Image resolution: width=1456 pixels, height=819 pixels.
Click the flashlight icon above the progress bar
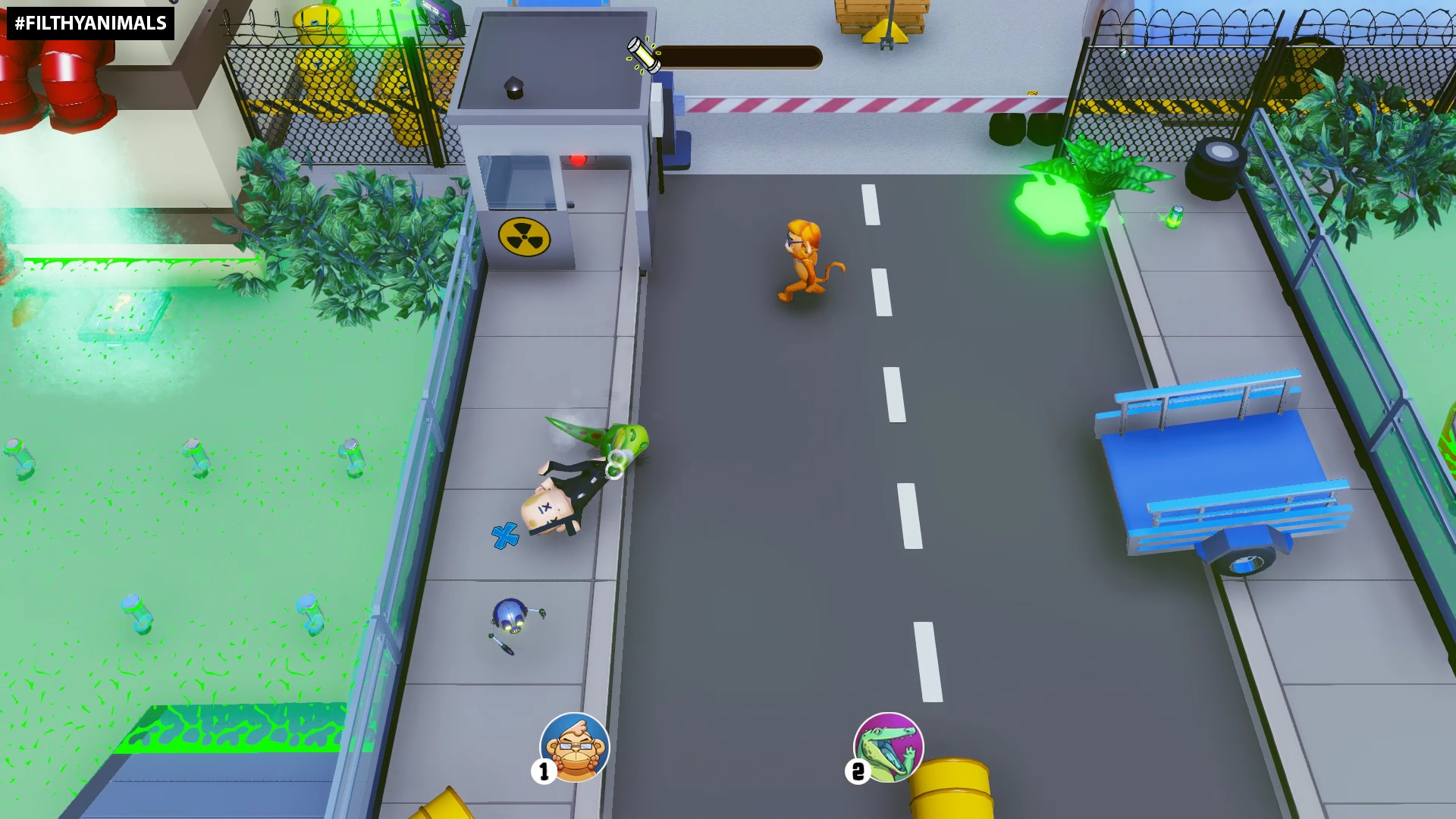pyautogui.click(x=643, y=55)
